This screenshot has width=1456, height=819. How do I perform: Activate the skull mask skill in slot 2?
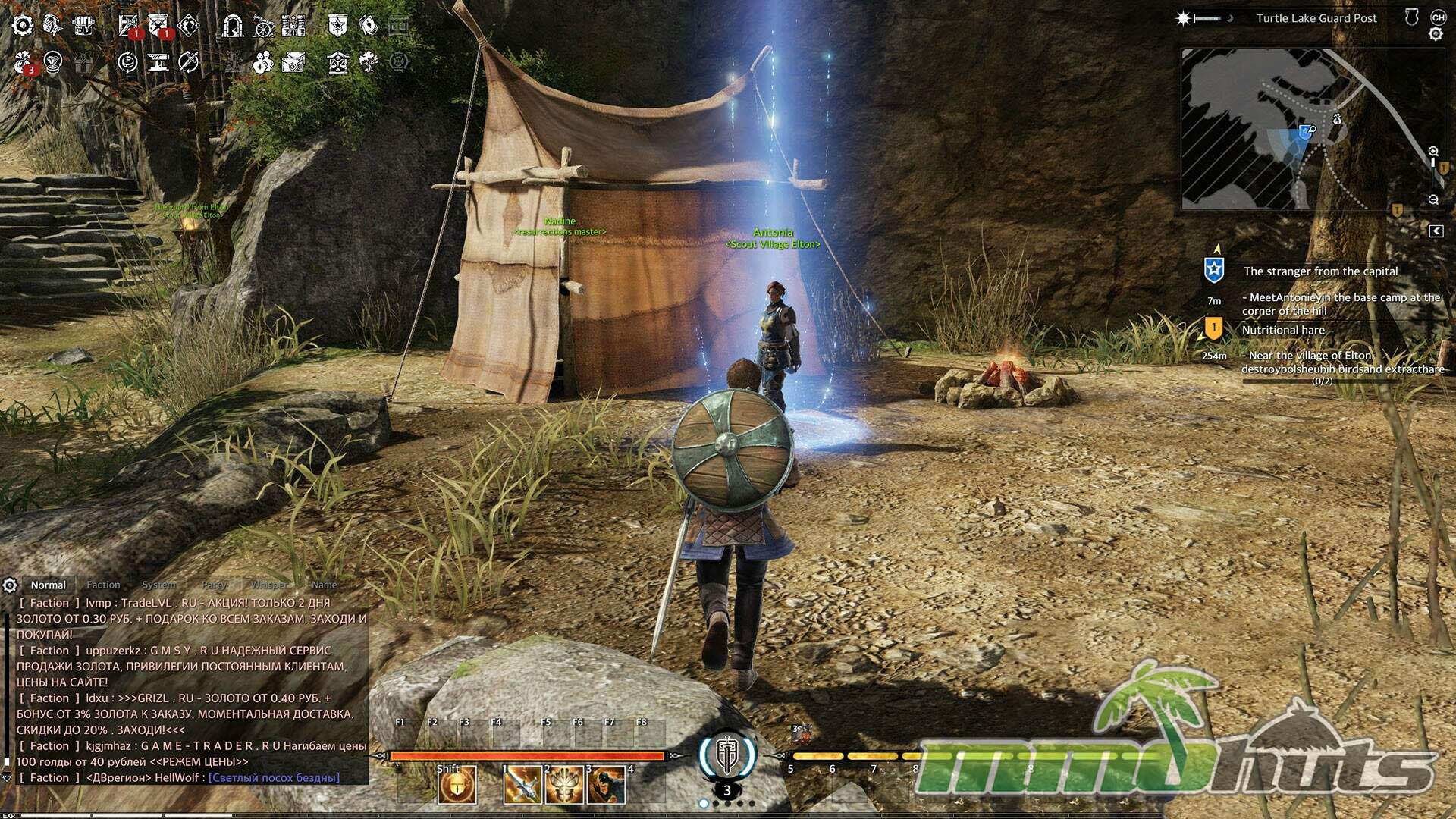[x=563, y=784]
